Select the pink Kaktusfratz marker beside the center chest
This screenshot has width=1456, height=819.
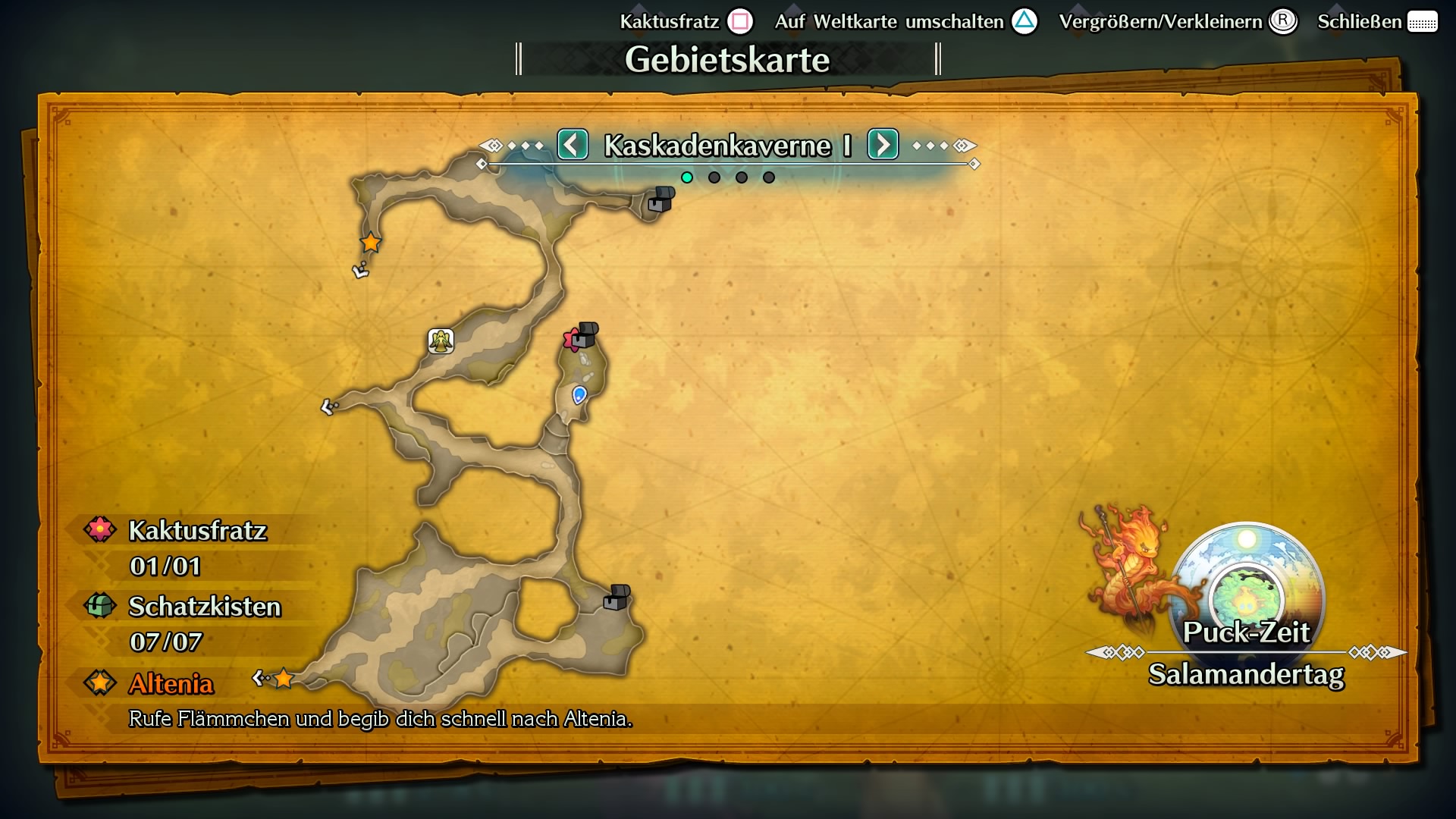point(570,340)
